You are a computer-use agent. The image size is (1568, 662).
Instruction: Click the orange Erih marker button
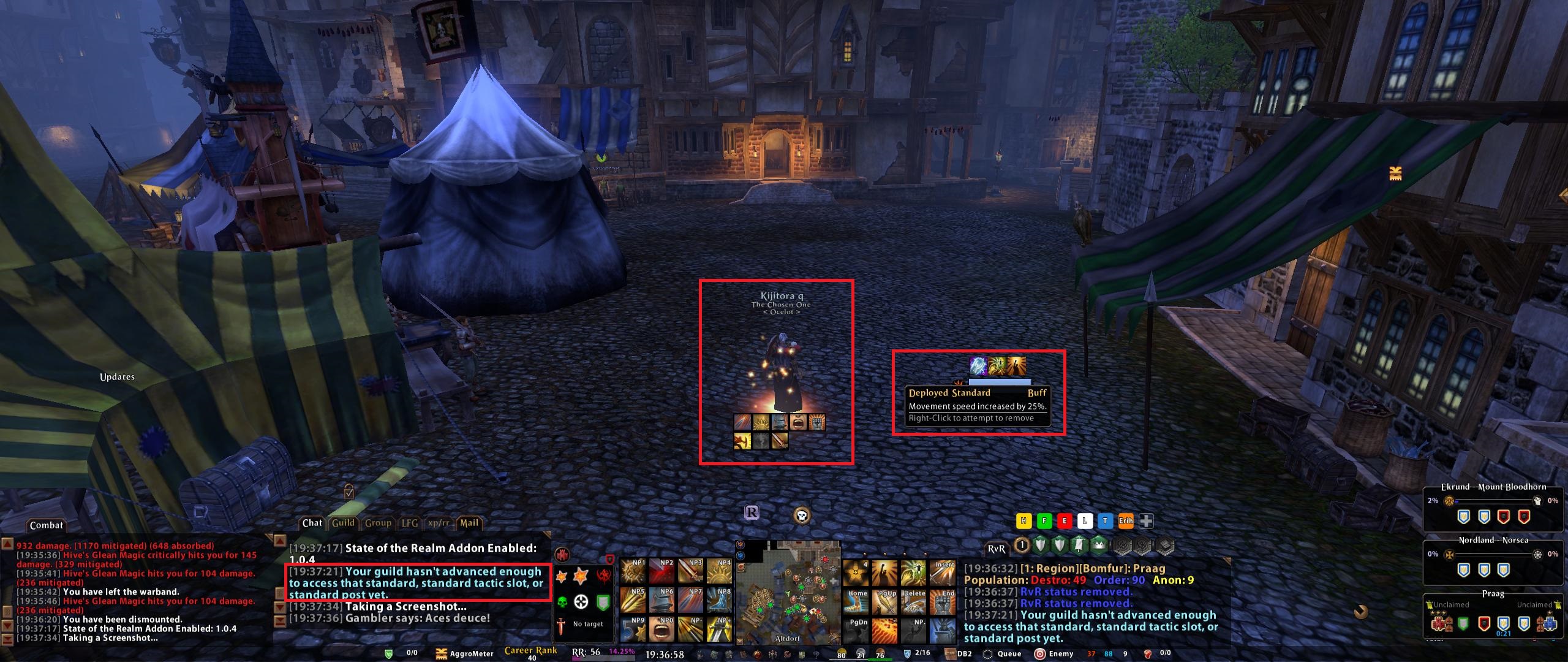coord(1126,521)
